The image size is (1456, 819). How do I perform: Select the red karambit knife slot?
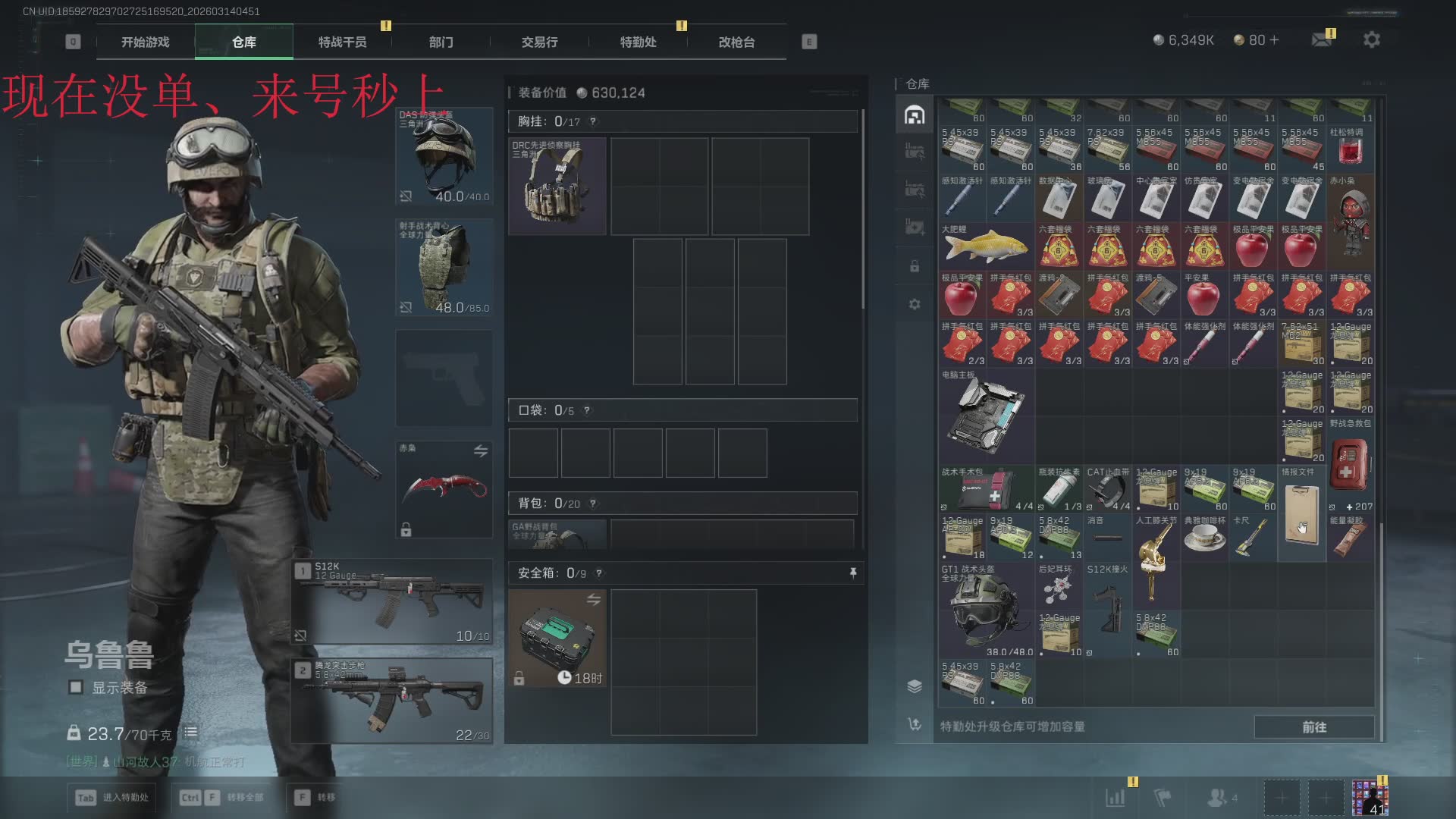pos(444,489)
